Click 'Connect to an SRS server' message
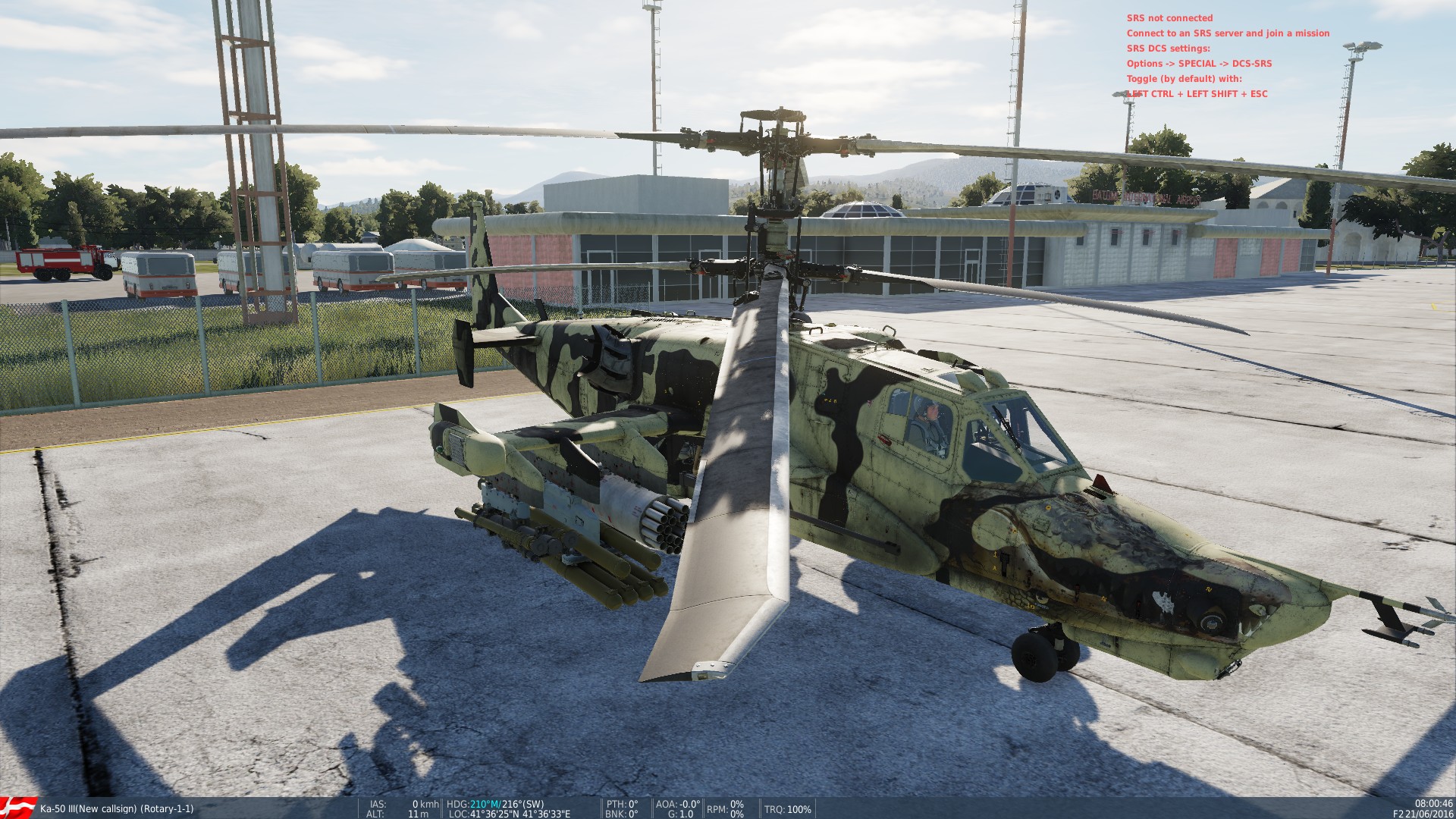This screenshot has width=1456, height=819. coord(1228,33)
